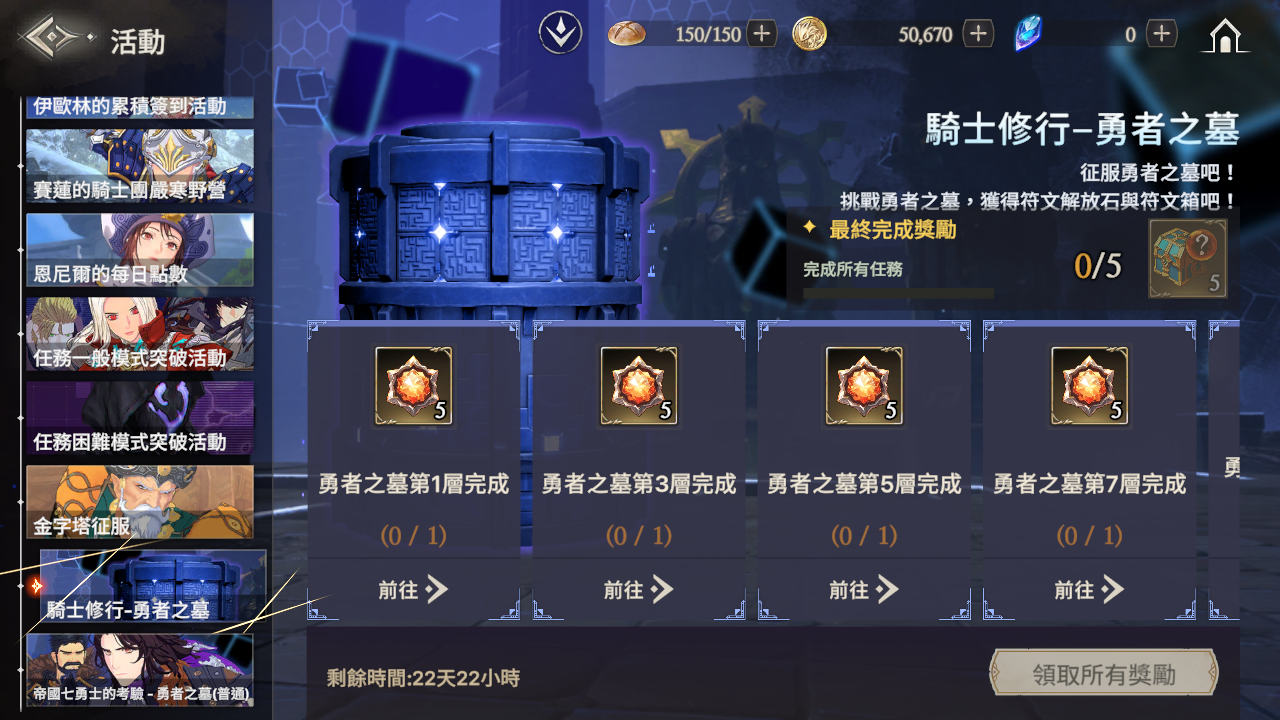The image size is (1280, 720).
Task: Go to 勇者之墓第3層 mission
Action: click(638, 590)
